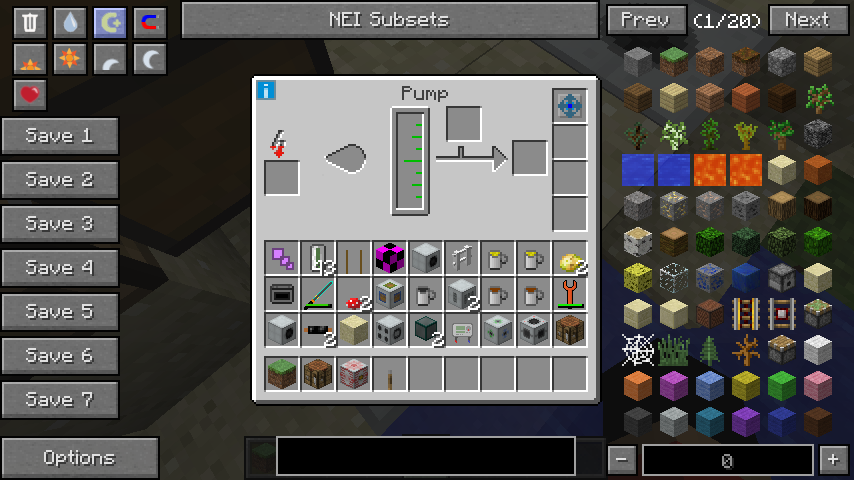The height and width of the screenshot is (480, 854).
Task: Pick up the magenta-black checkered block
Action: (390, 258)
